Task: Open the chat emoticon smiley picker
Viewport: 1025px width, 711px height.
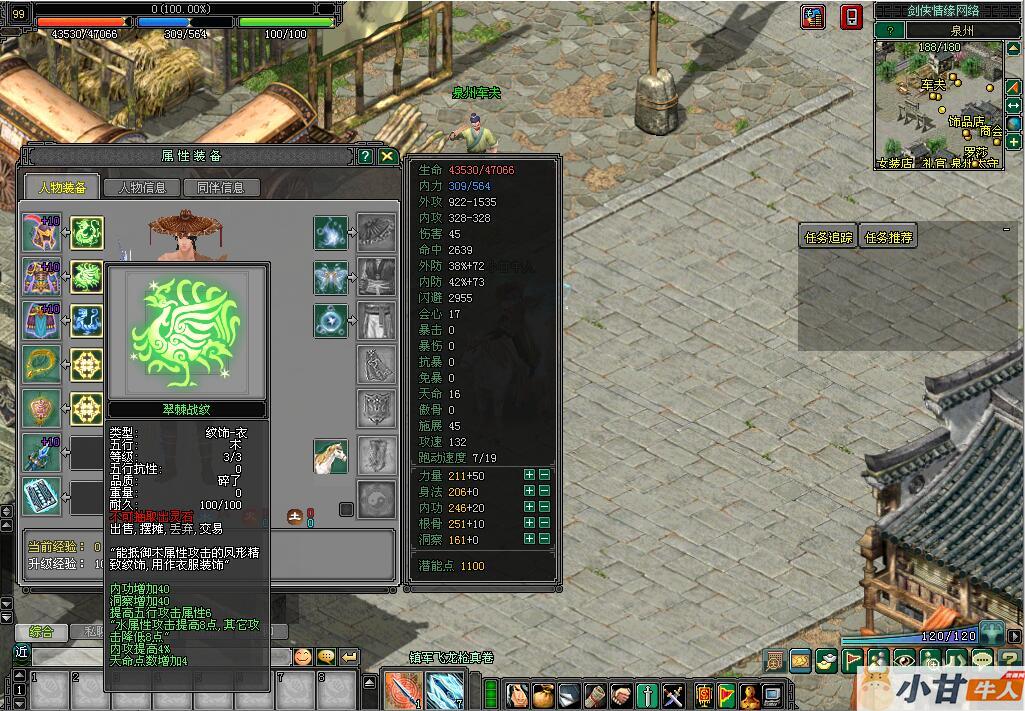Action: [x=302, y=657]
